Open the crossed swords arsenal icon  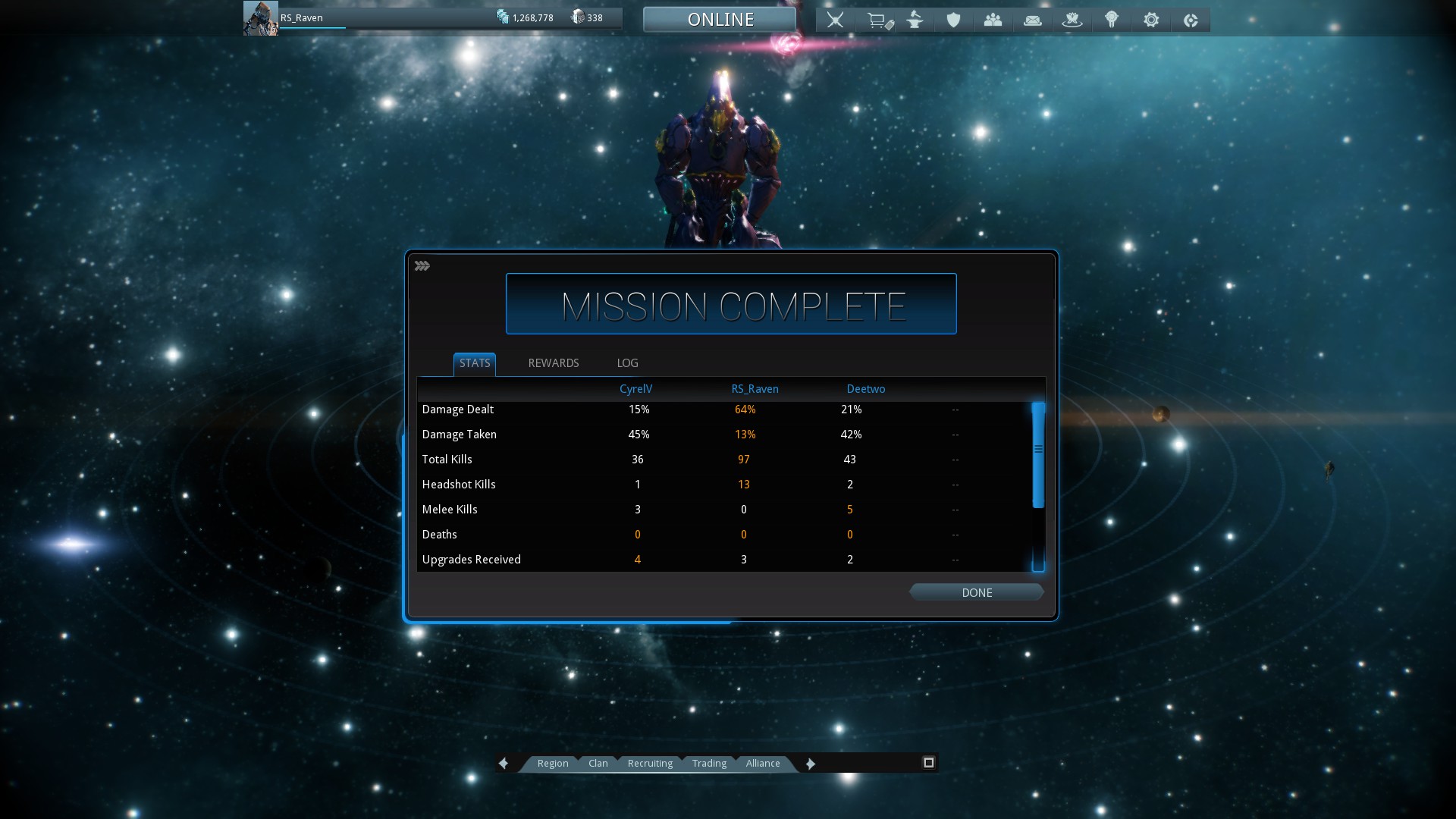click(835, 20)
